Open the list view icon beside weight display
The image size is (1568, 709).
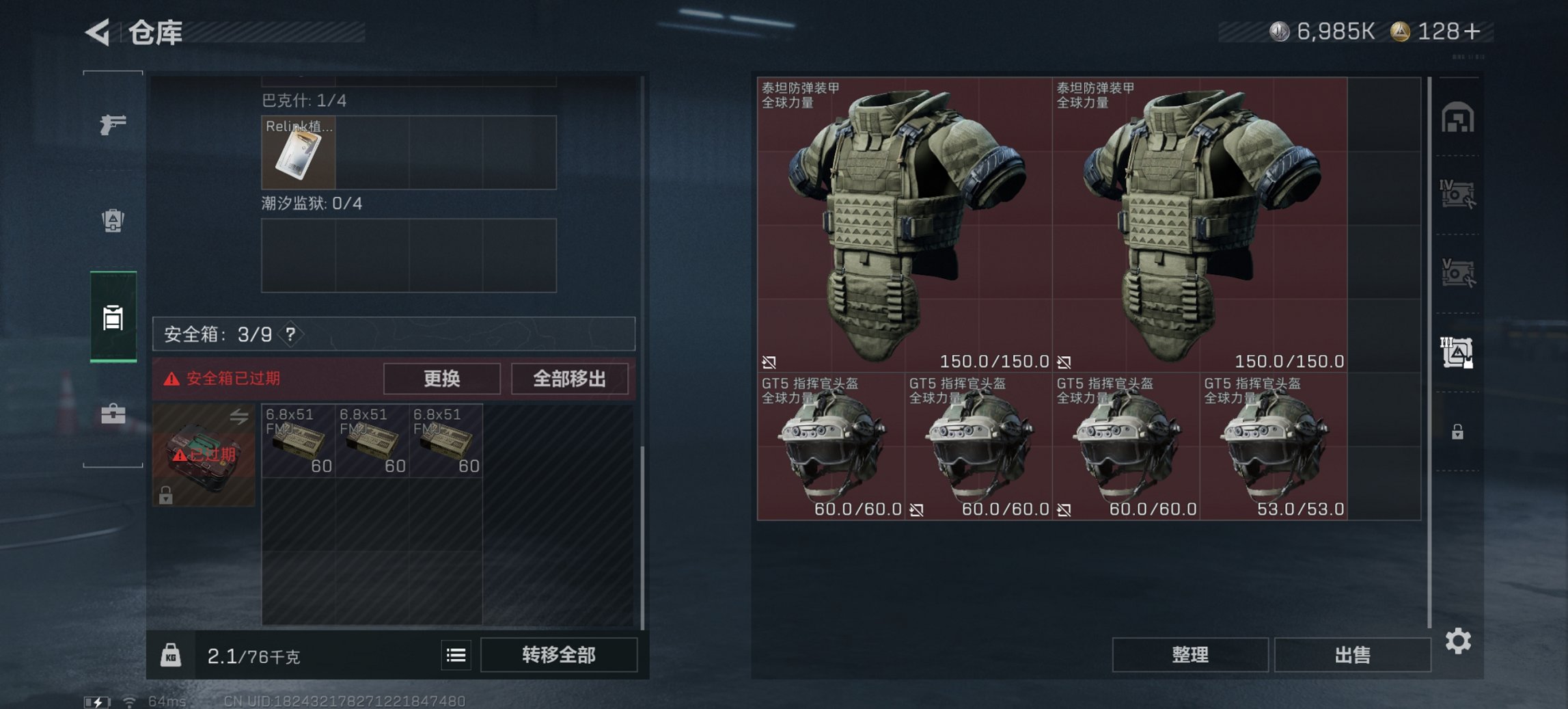(456, 656)
